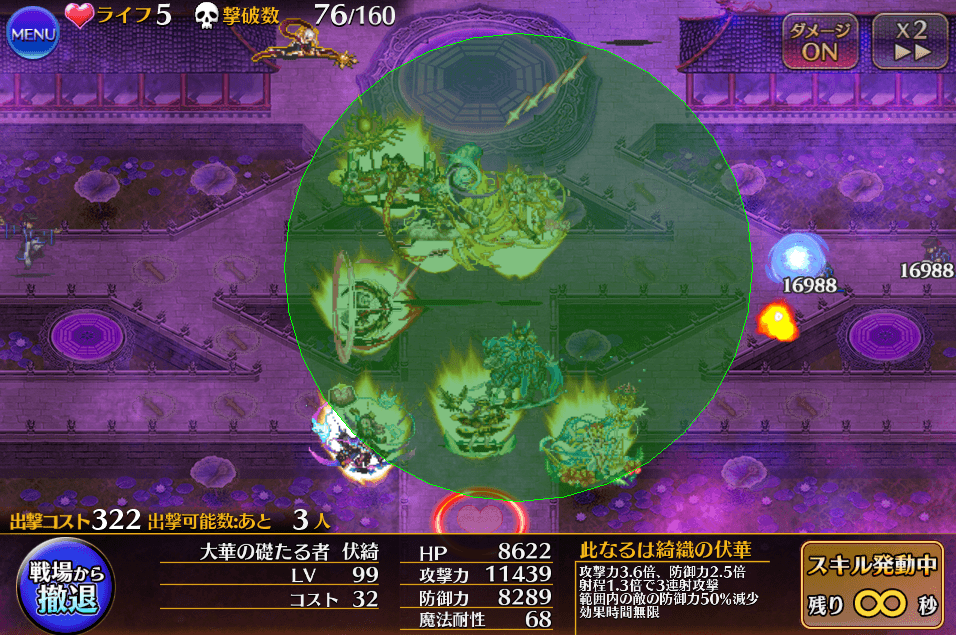Viewport: 956px width, 635px height.
Task: Withdraw the unit with 戦場から撤退
Action: coord(64,587)
